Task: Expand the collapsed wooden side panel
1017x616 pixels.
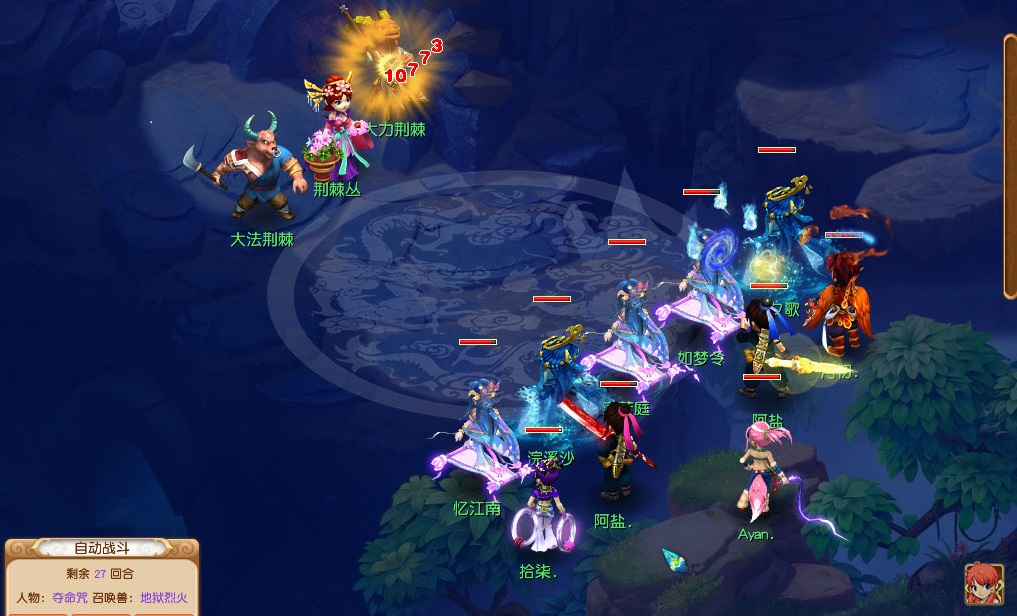Action: point(1010,166)
